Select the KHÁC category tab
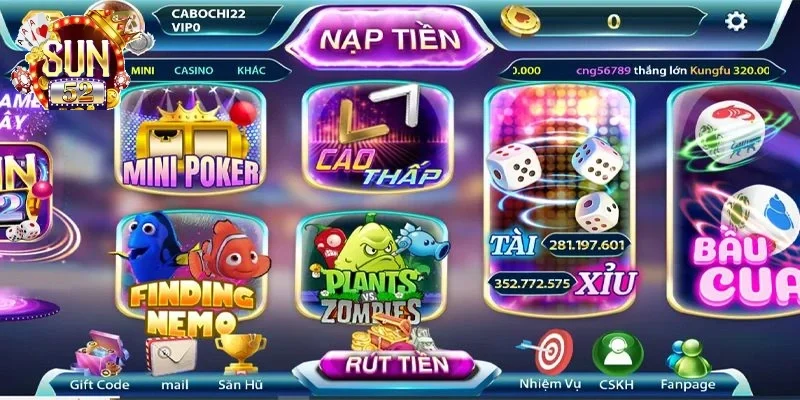 [251, 71]
